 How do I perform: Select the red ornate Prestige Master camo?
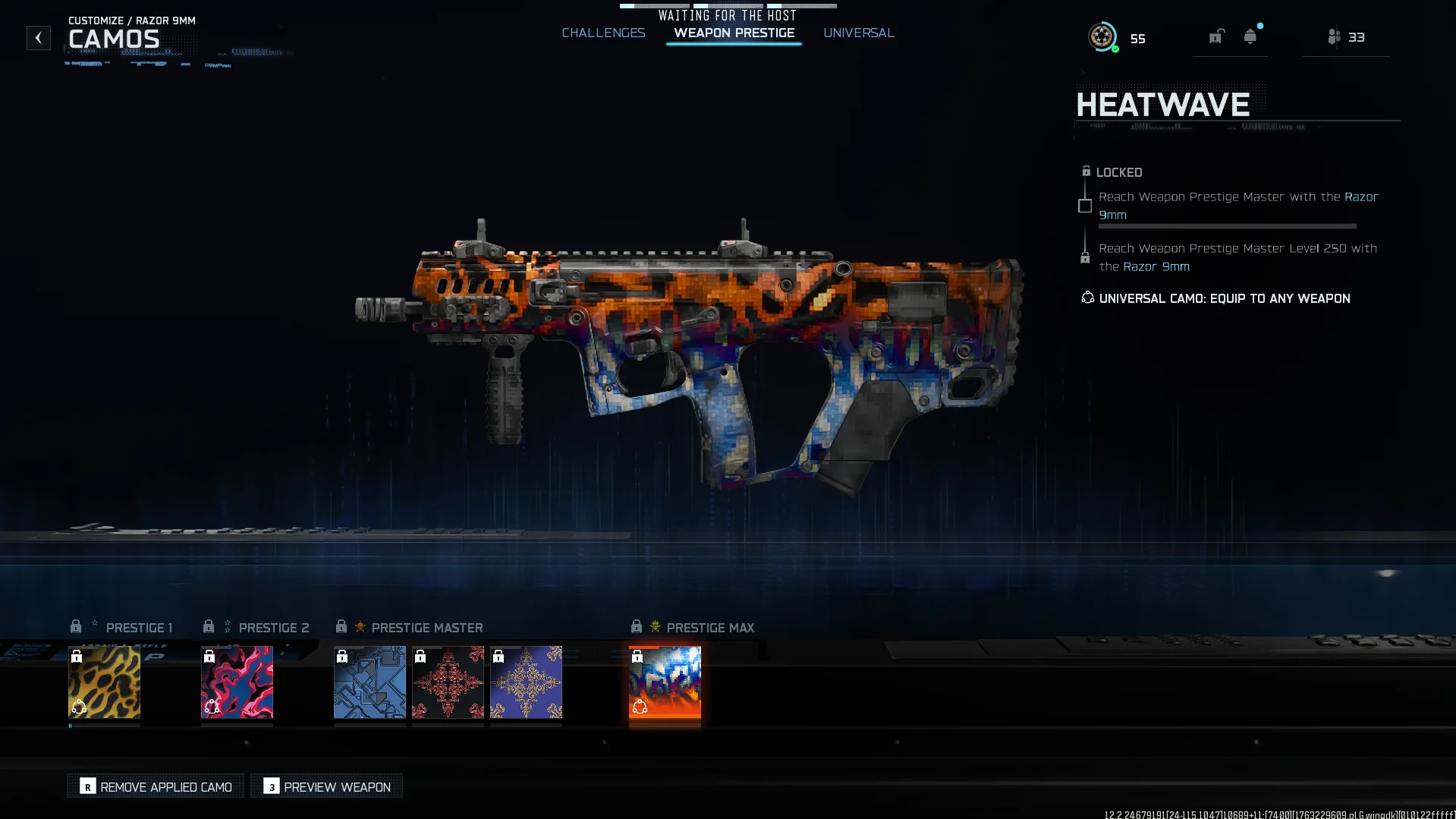448,682
